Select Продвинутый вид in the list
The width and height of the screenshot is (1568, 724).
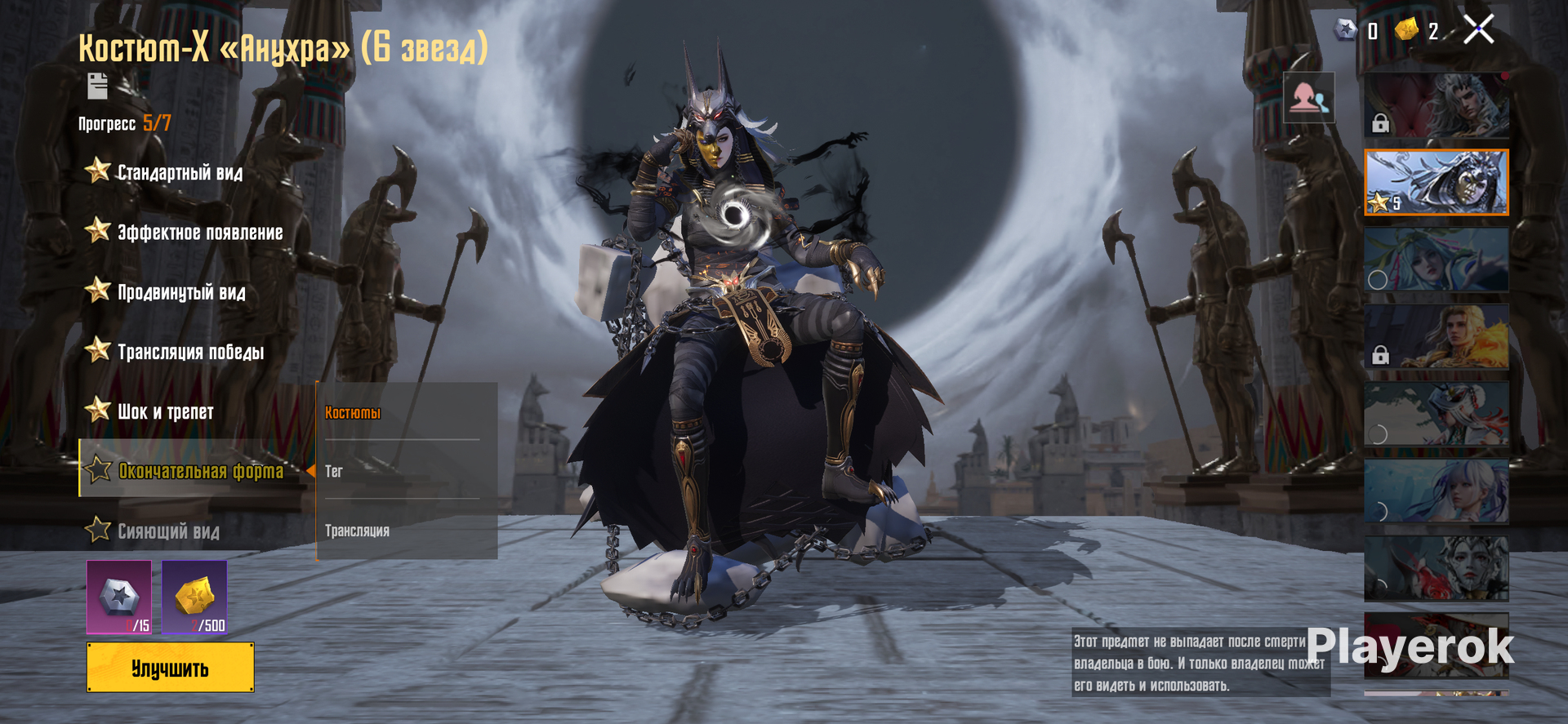point(180,292)
